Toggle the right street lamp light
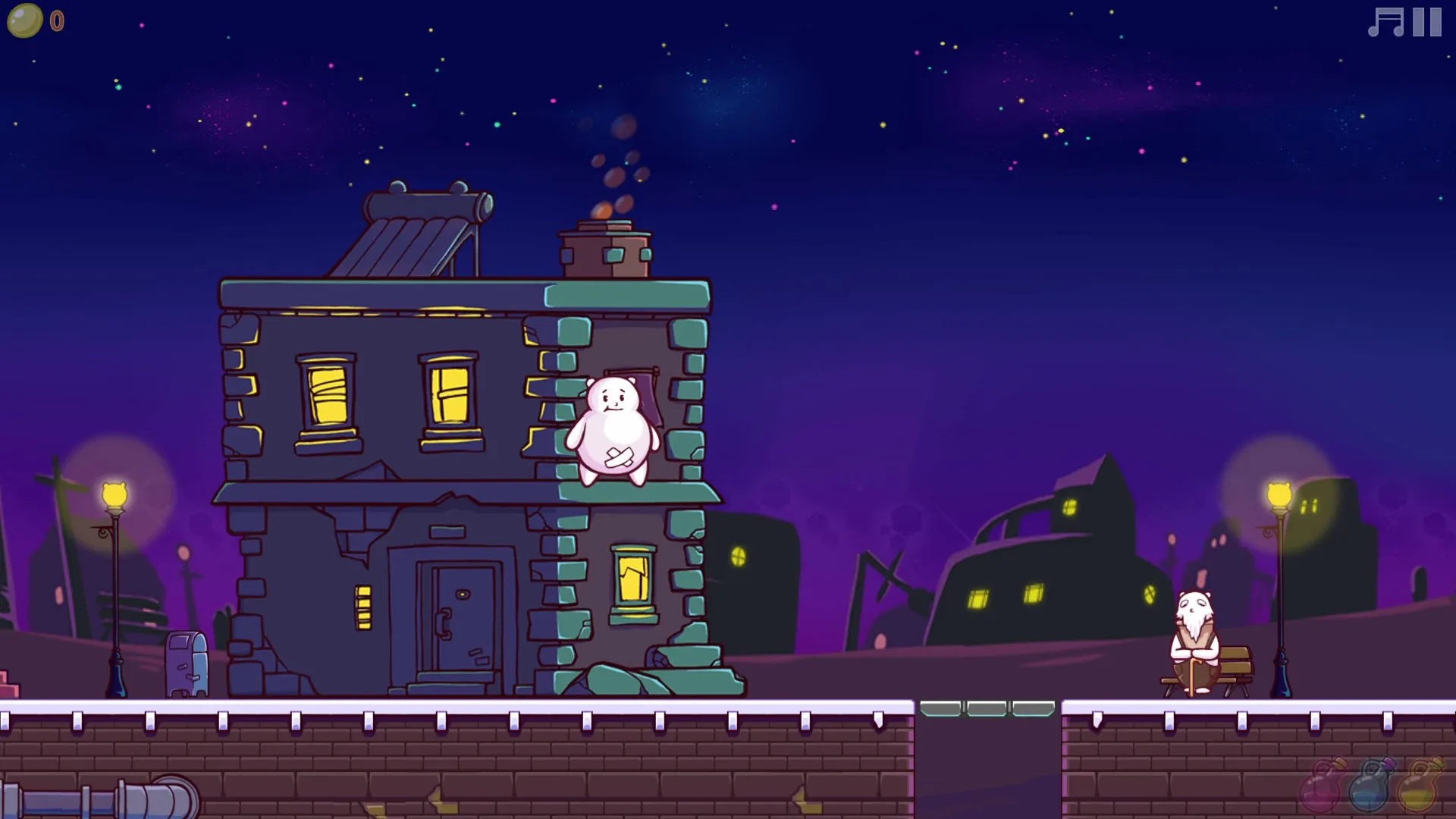The width and height of the screenshot is (1456, 819). pos(1279,494)
